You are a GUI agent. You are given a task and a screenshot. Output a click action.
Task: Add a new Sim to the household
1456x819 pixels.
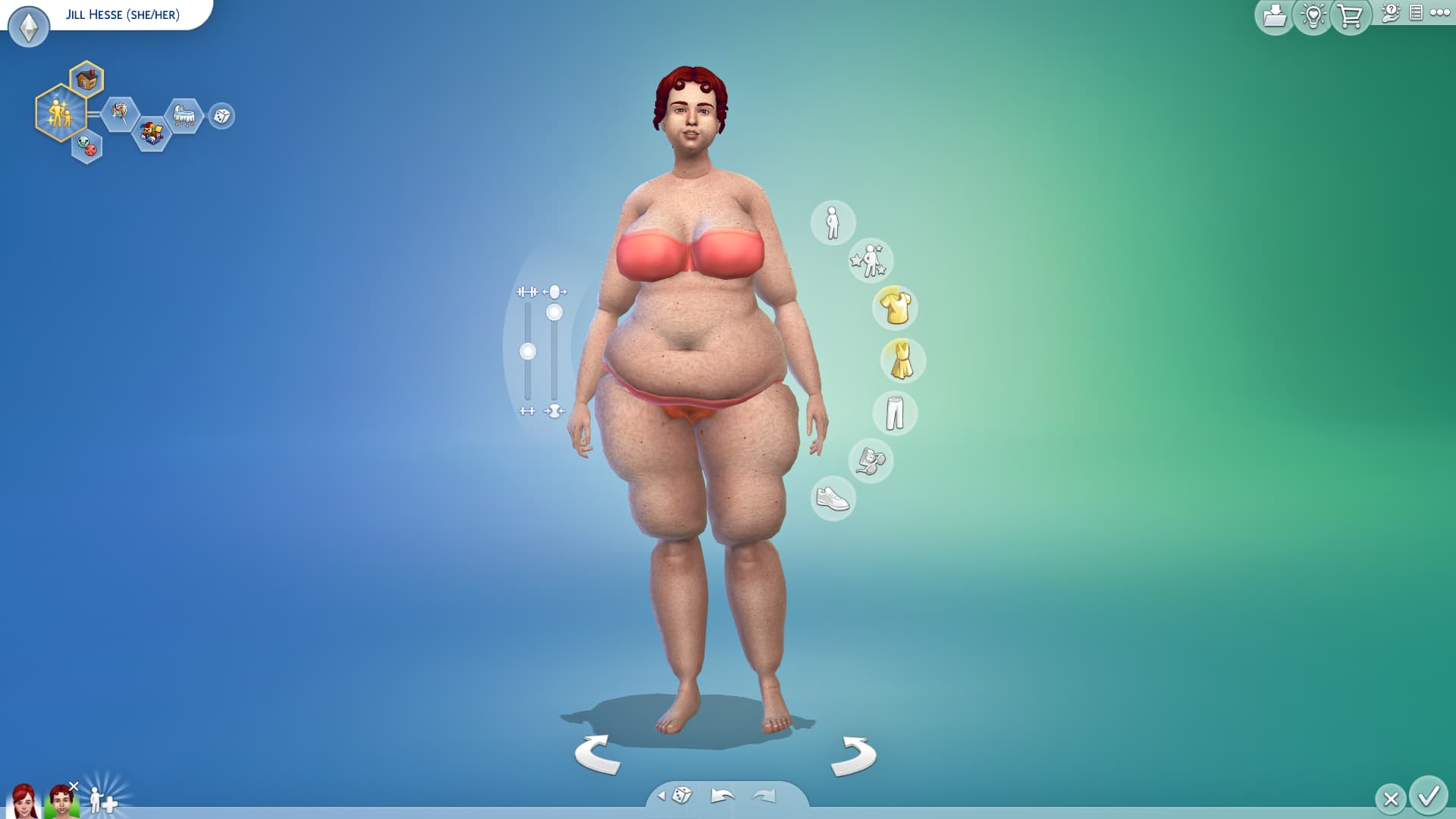103,800
